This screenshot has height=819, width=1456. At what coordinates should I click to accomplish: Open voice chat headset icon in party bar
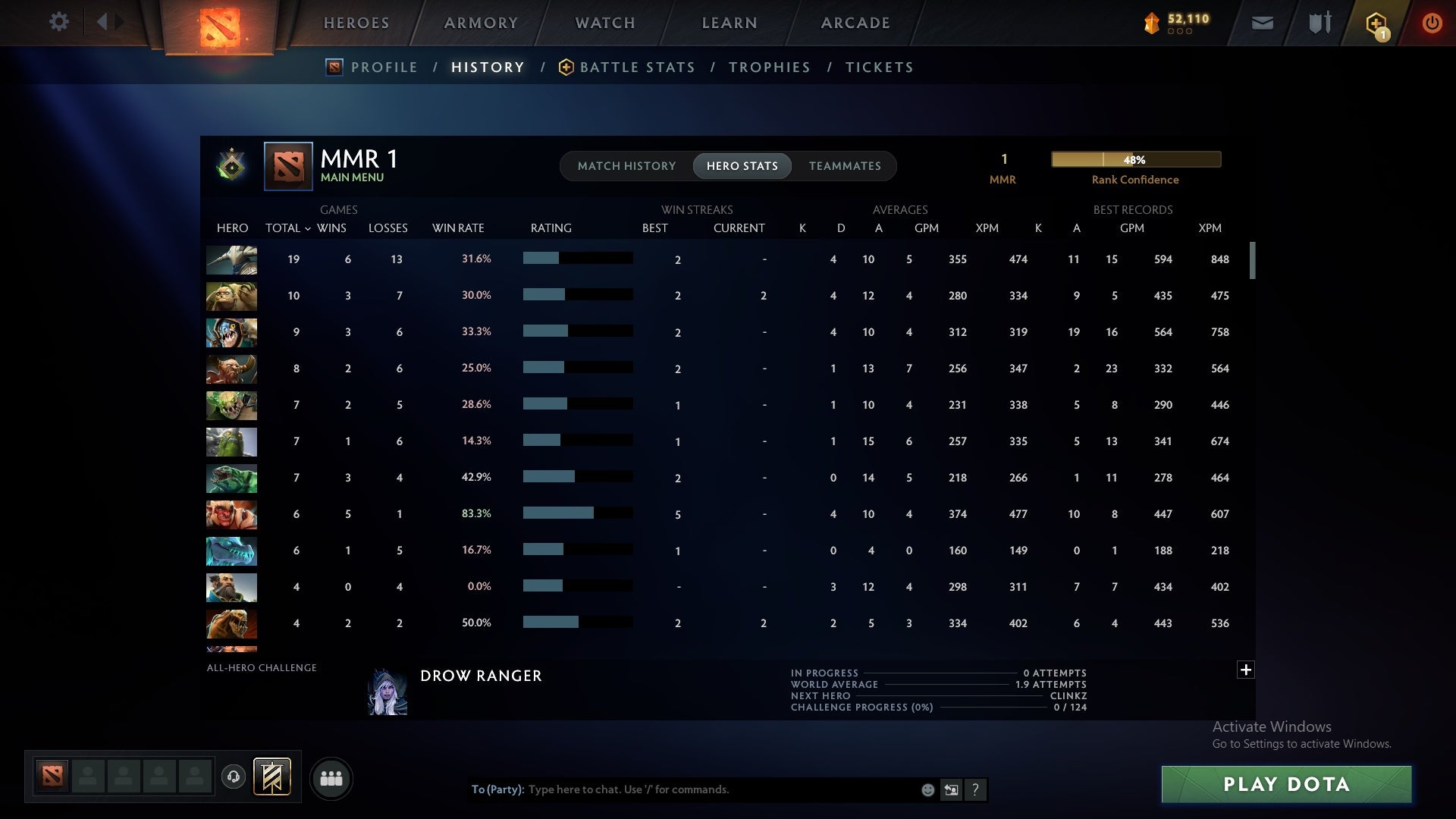click(234, 778)
